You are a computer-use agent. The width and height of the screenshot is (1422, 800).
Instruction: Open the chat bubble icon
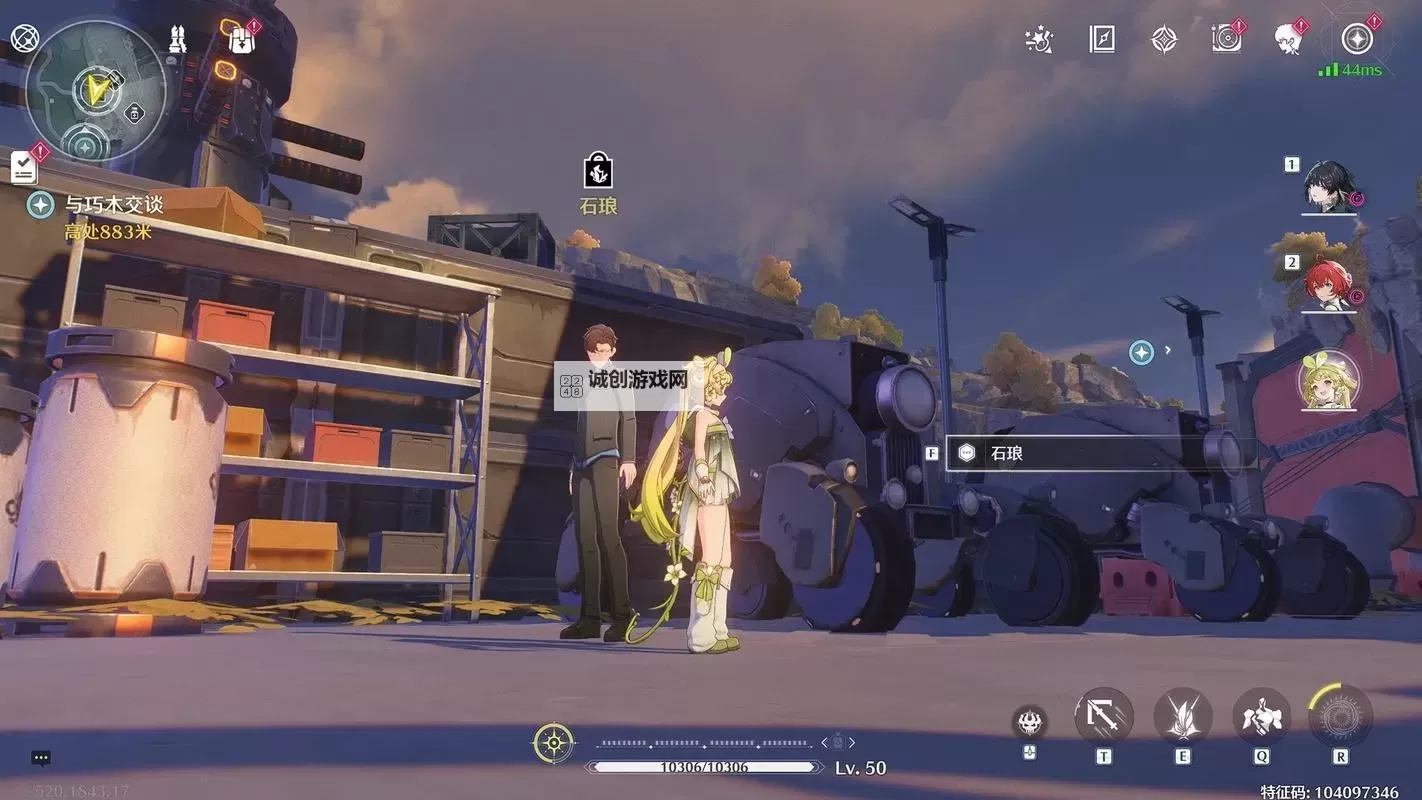(x=41, y=758)
